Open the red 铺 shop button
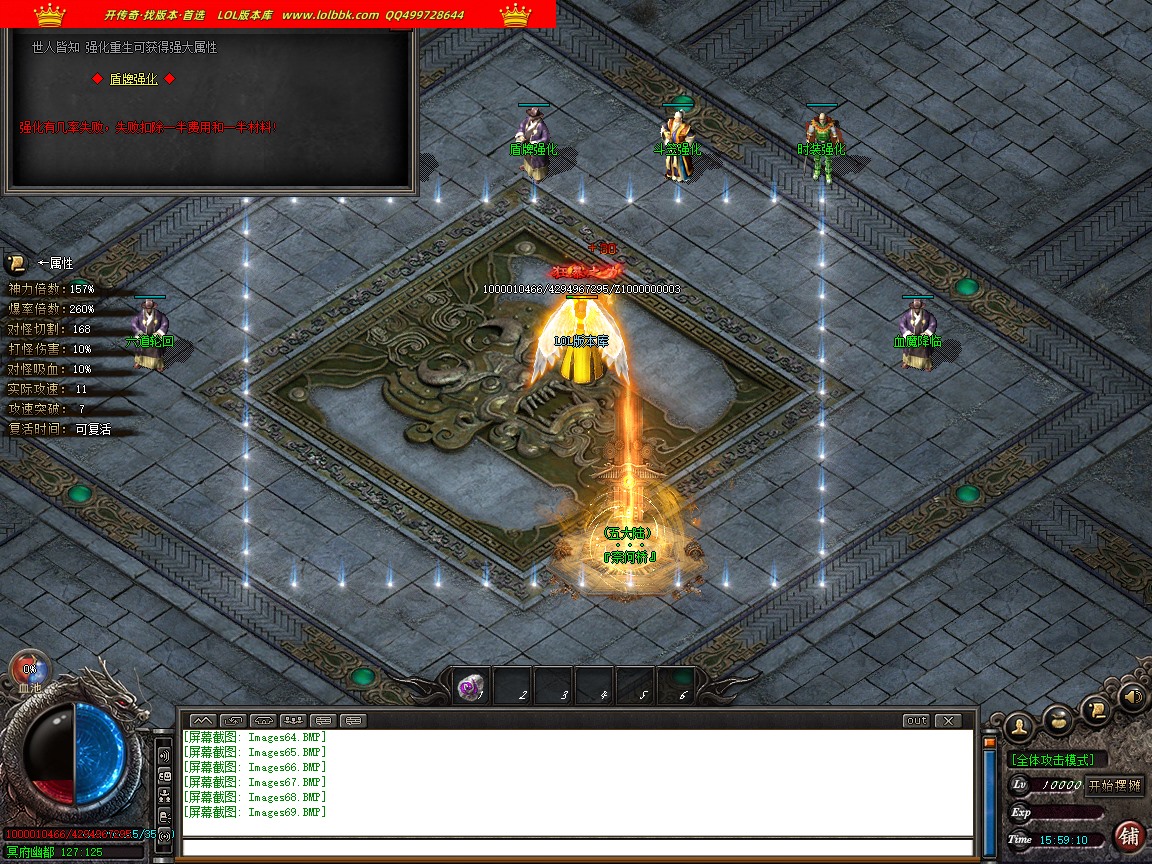 (x=1130, y=836)
